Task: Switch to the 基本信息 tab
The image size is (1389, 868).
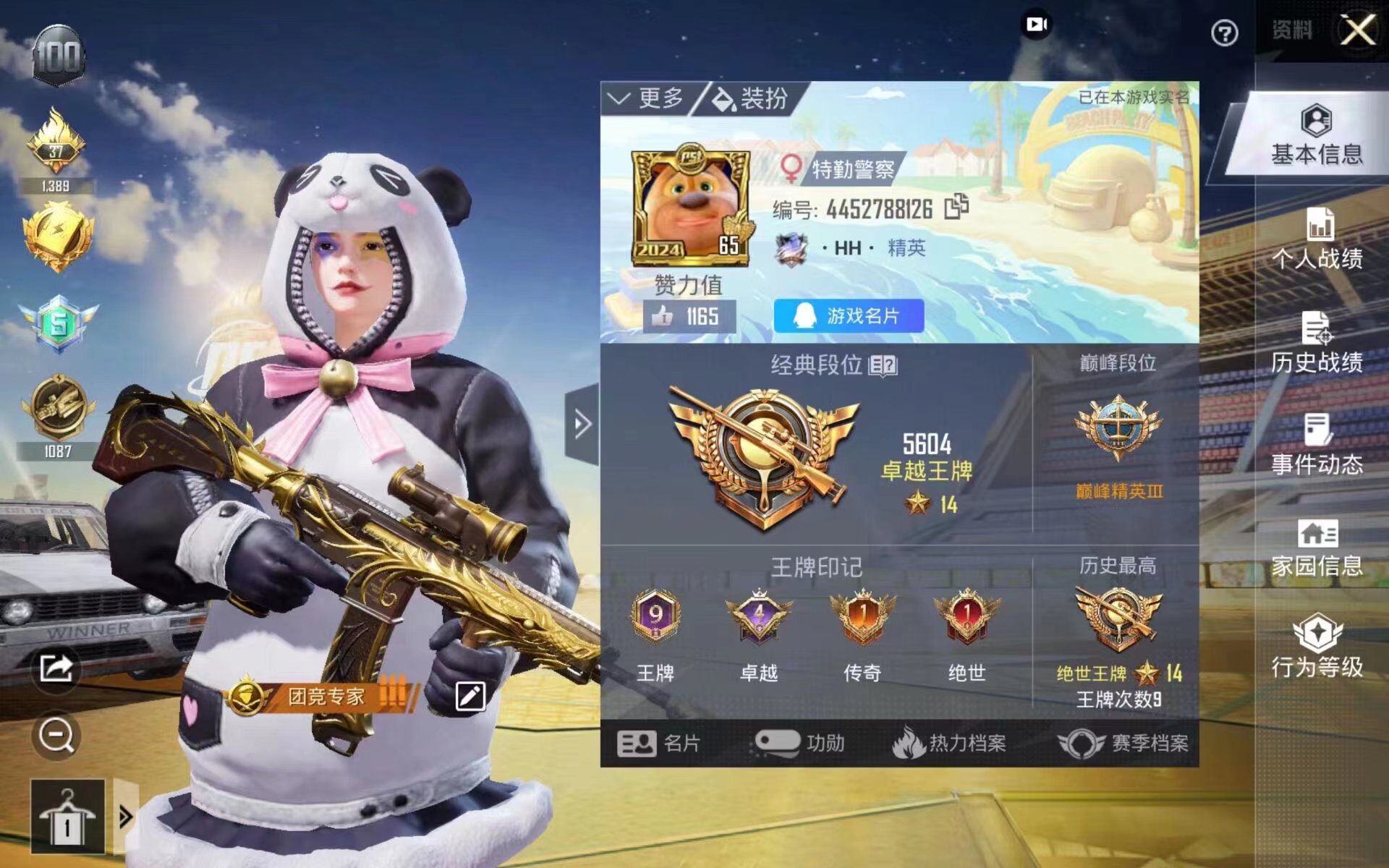Action: (1317, 136)
